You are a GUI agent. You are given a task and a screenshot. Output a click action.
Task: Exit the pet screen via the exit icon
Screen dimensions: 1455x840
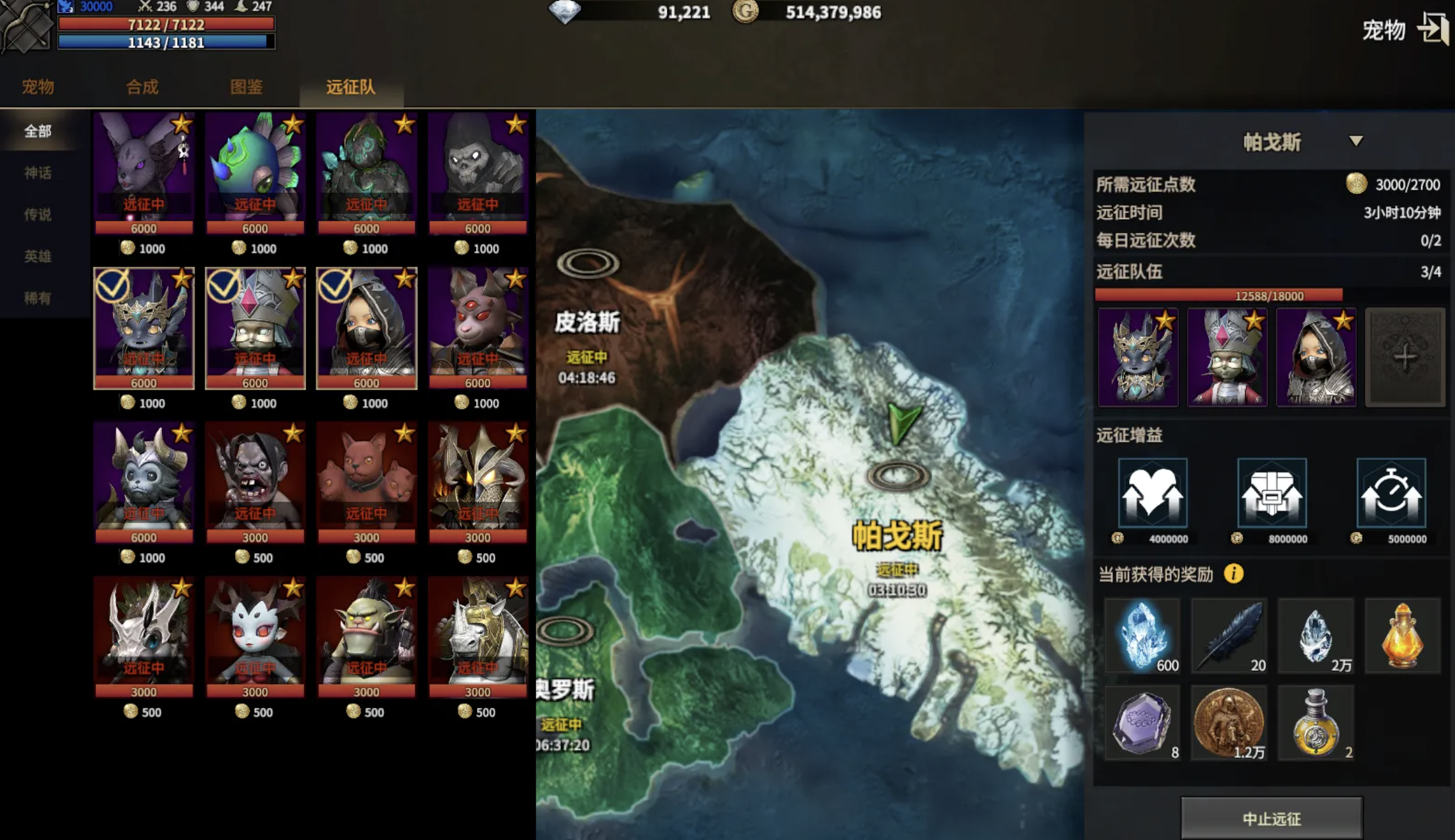tap(1433, 29)
